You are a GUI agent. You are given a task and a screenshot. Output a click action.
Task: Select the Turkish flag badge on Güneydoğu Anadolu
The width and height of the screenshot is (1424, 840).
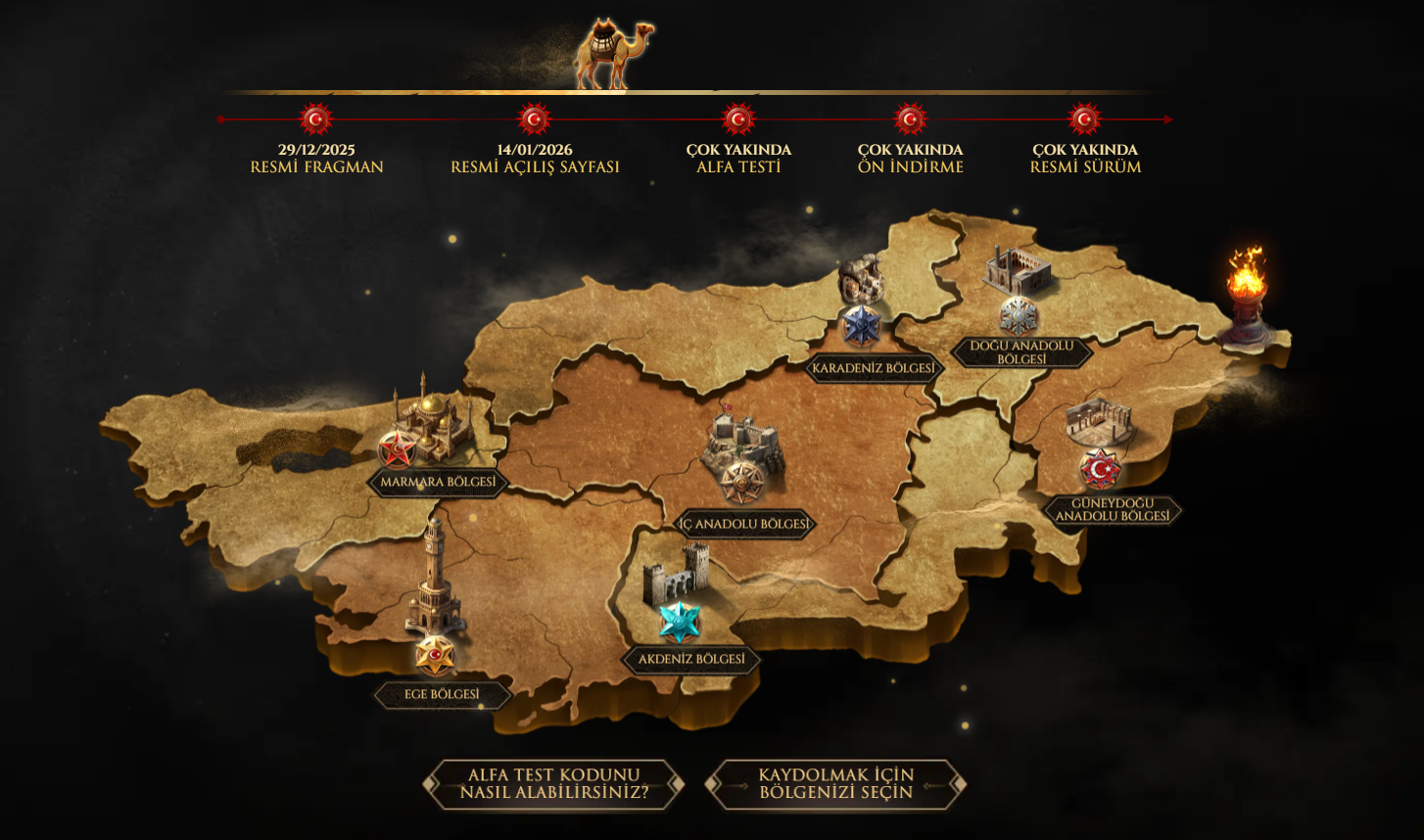(1101, 470)
